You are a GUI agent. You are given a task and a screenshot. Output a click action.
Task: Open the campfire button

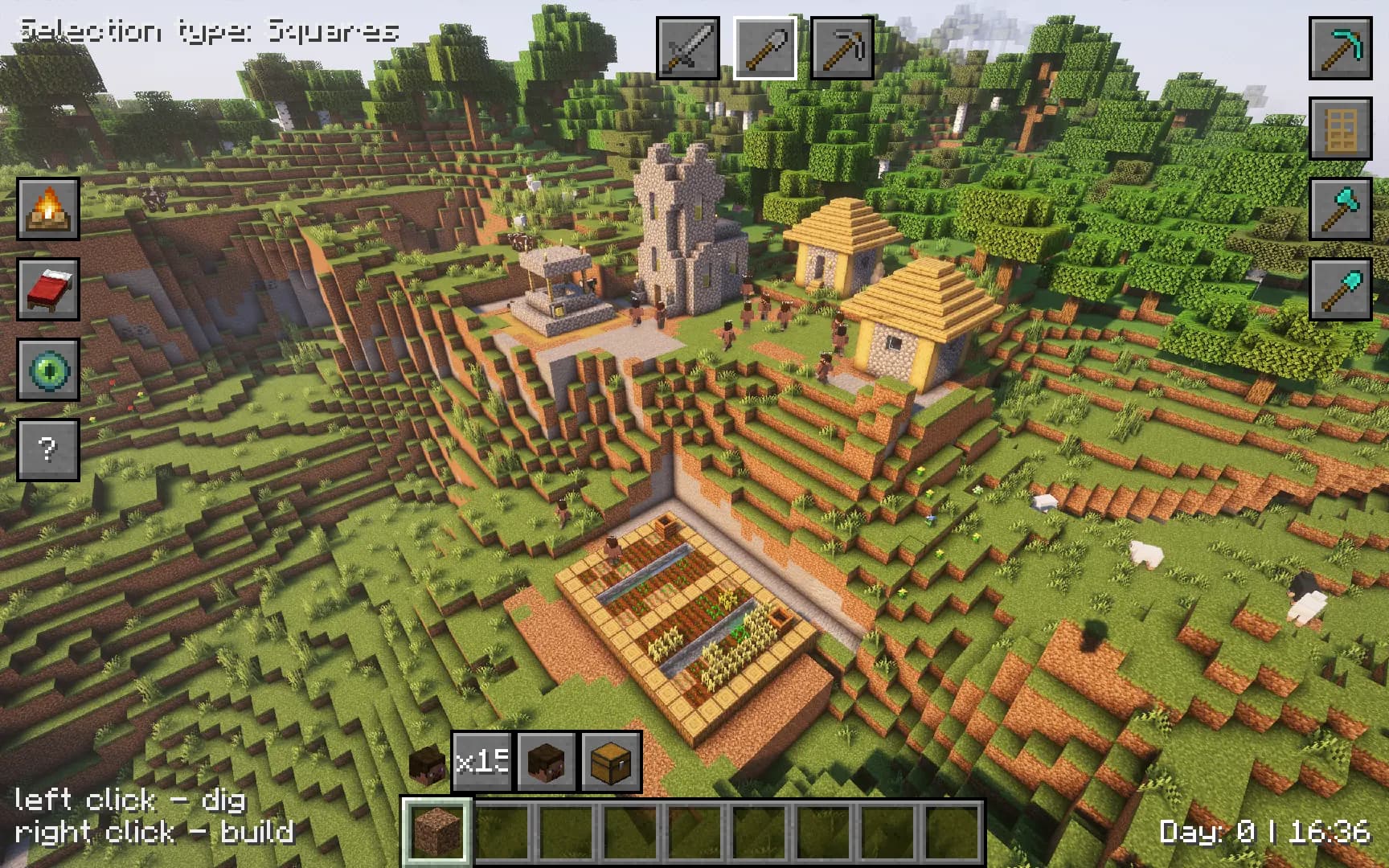(x=48, y=209)
